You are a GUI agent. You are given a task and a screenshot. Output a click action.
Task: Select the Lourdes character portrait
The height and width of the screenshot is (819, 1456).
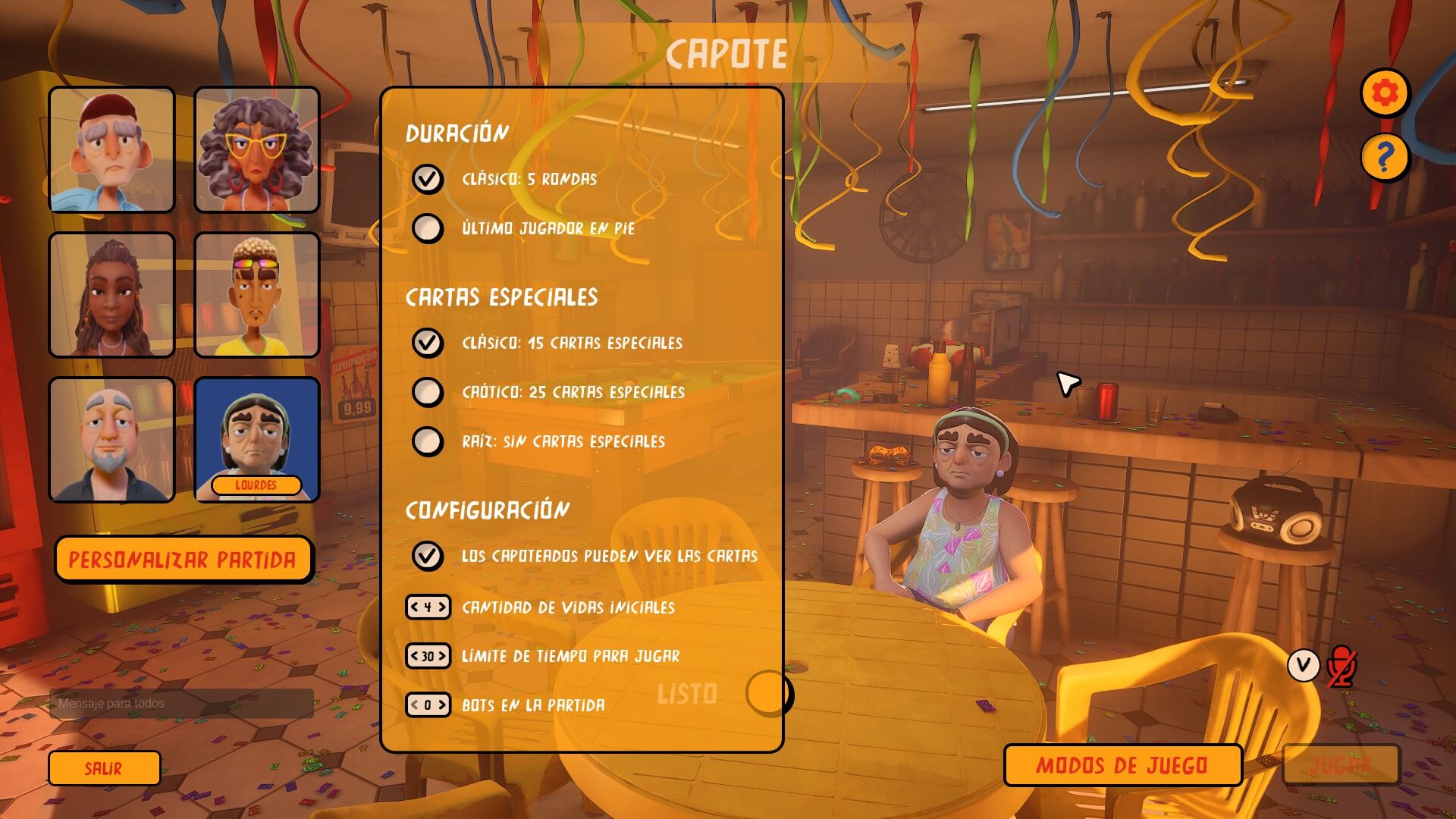point(257,439)
